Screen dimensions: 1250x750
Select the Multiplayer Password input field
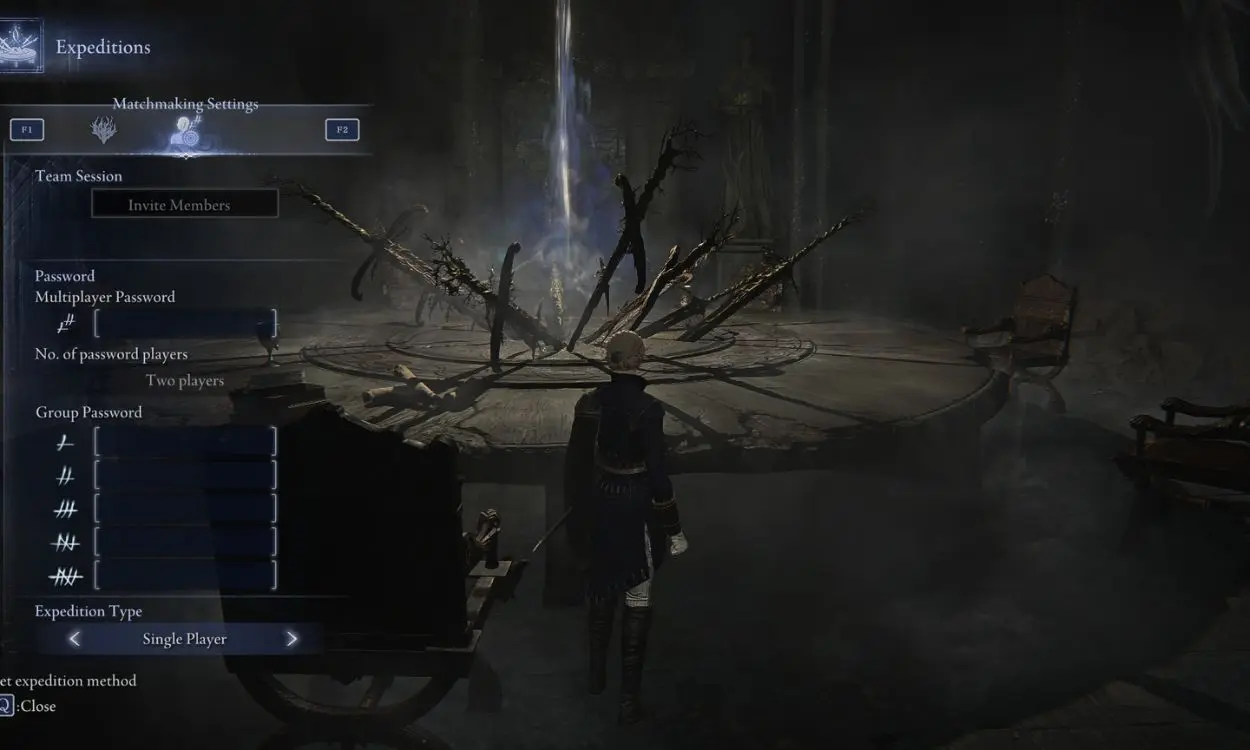(185, 324)
